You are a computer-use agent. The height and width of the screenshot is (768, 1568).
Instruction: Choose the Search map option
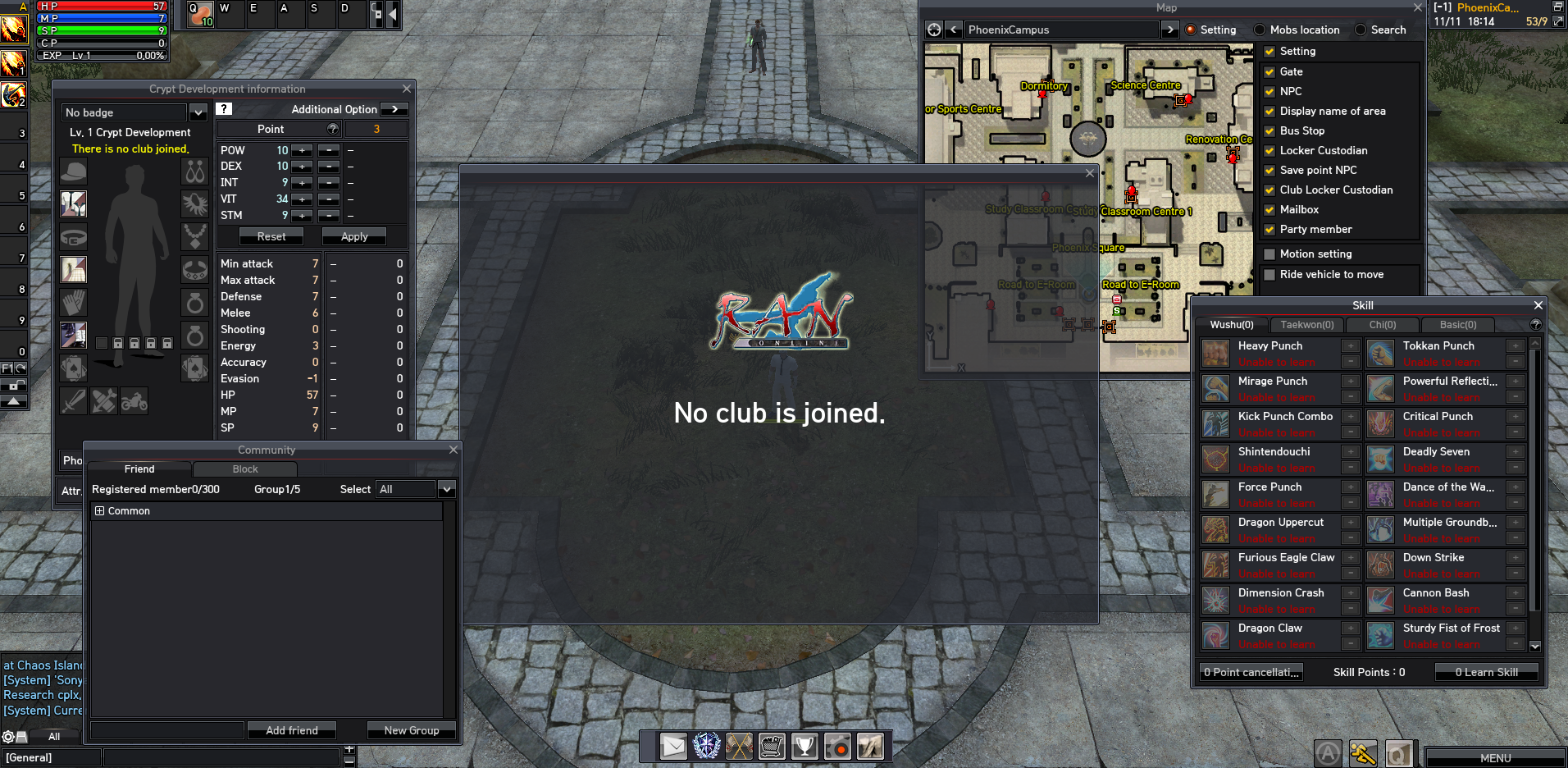[1361, 30]
